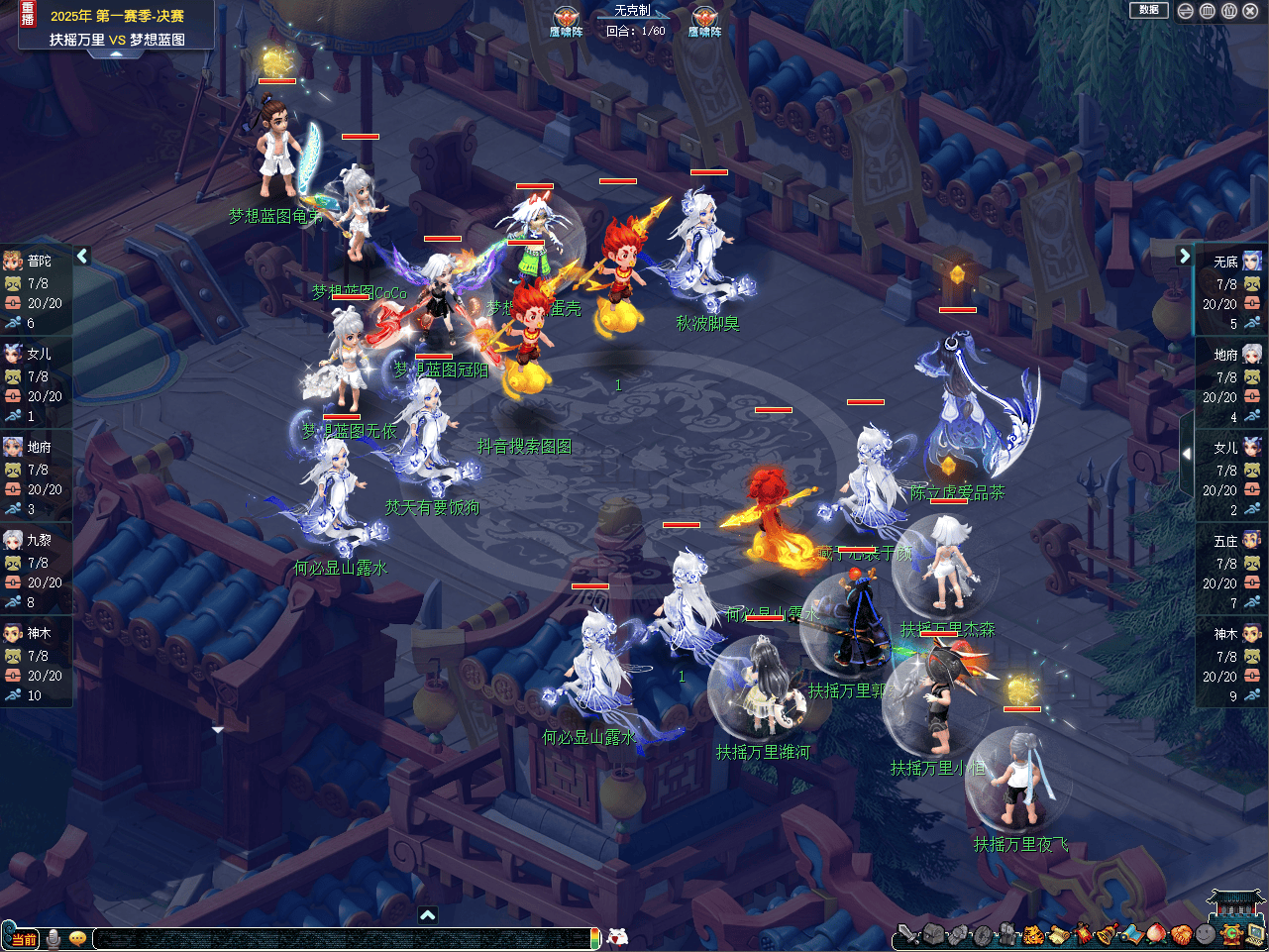This screenshot has height=952, width=1269.
Task: Switch the 当前 chat channel button
Action: [23, 938]
